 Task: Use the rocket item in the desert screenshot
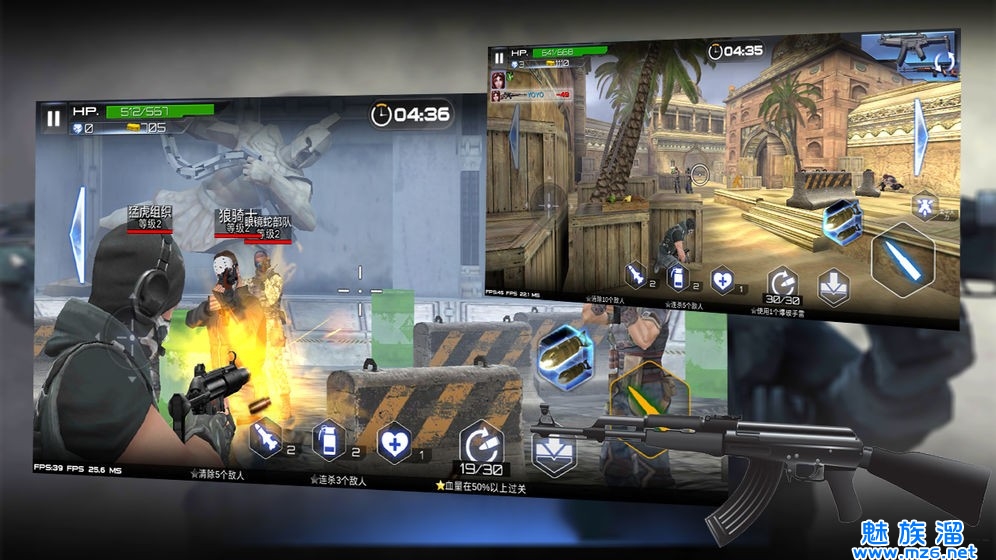click(636, 274)
